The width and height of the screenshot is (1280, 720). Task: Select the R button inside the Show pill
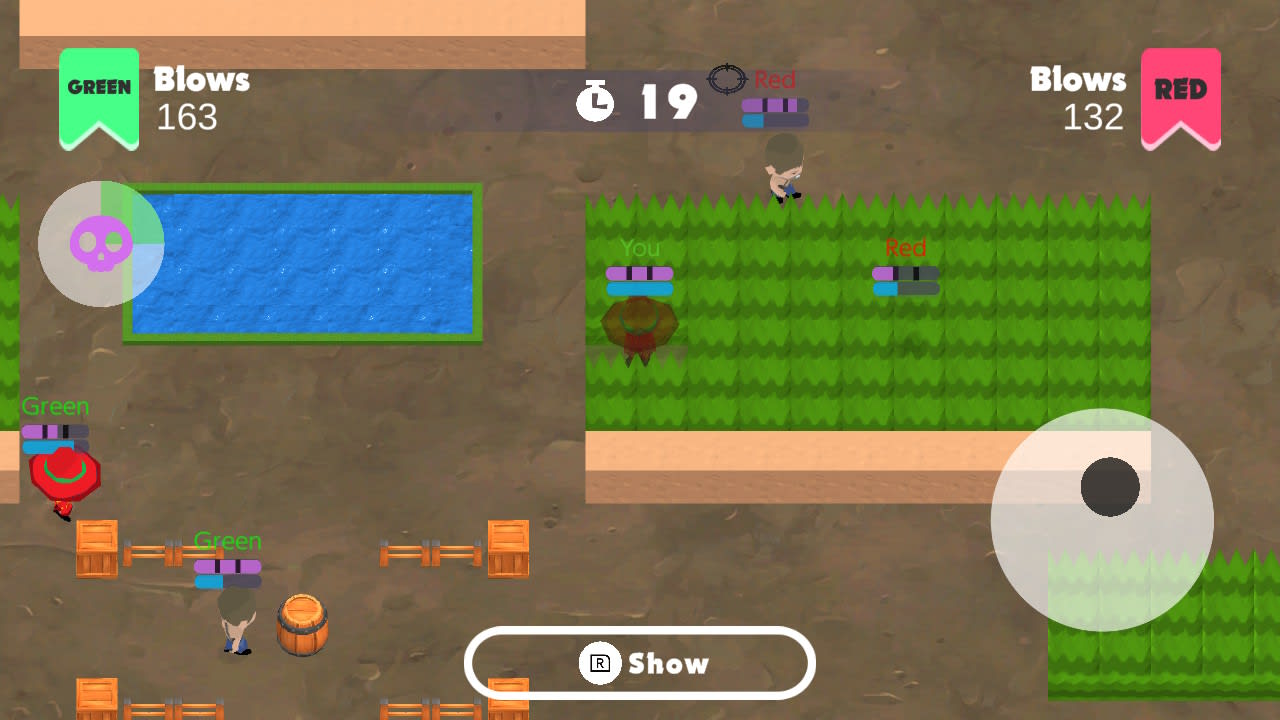[x=599, y=663]
